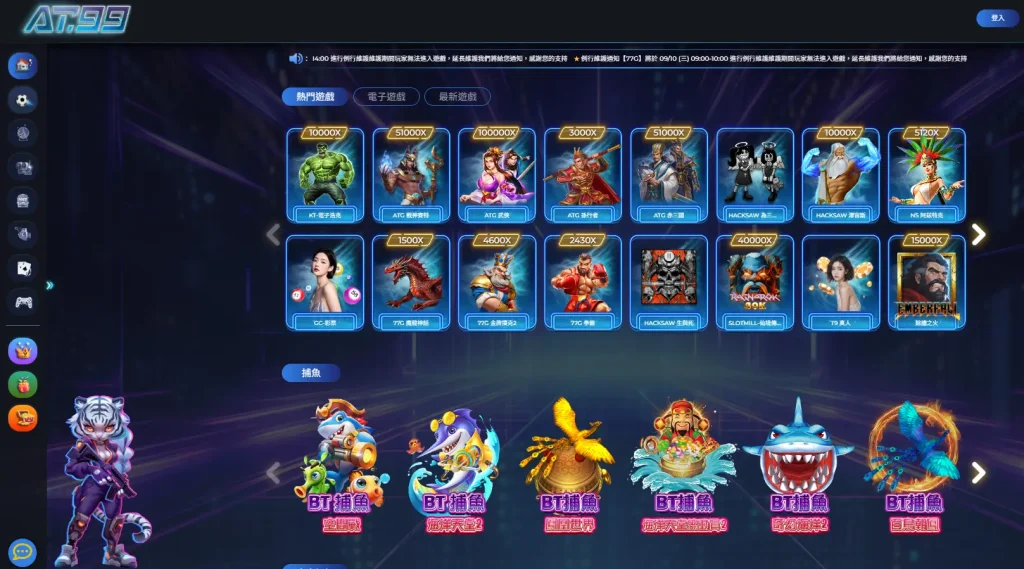This screenshot has width=1024, height=569.
Task: Open the home icon in sidebar
Action: (x=23, y=66)
